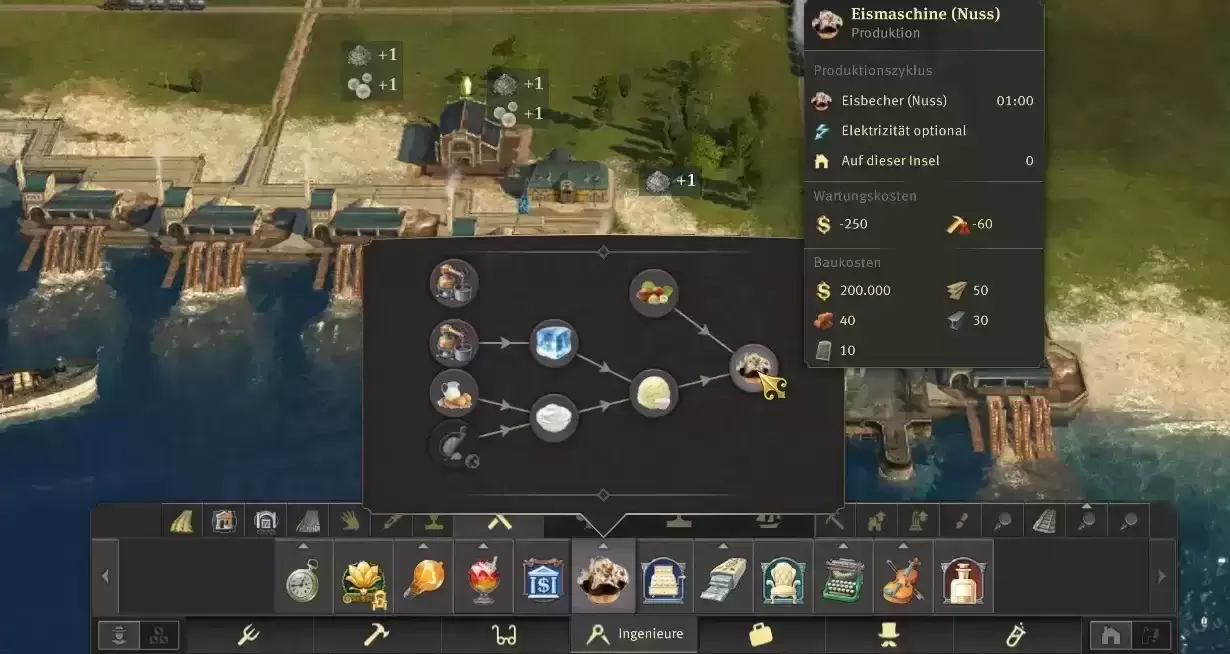Screen dimensions: 1230x654
Task: Choose the ice cube factory node
Action: tap(554, 343)
